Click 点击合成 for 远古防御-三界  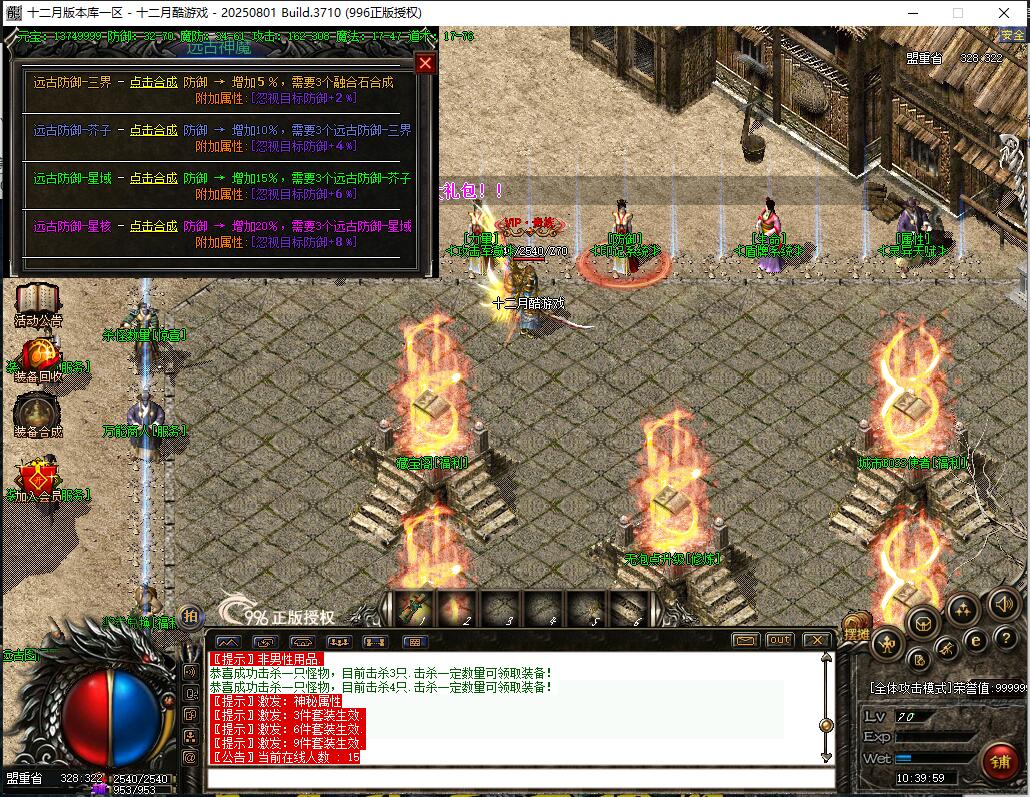coord(153,83)
